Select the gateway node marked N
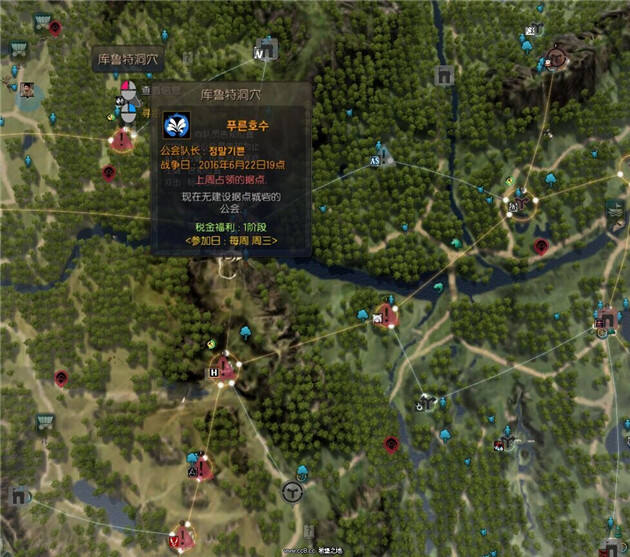The height and width of the screenshot is (557, 630). pyautogui.click(x=266, y=50)
